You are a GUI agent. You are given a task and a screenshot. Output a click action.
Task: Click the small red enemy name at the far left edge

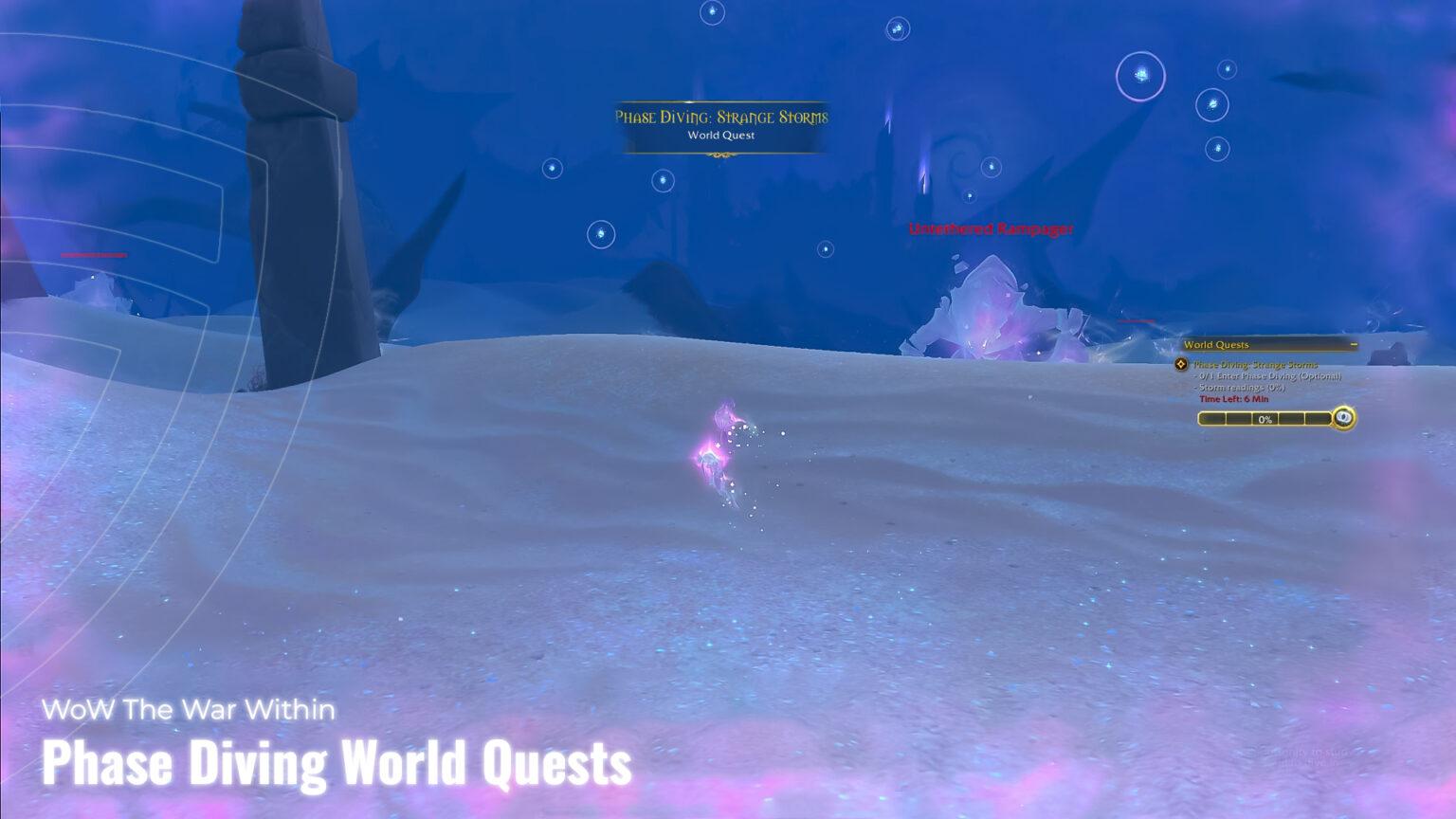[x=93, y=253]
